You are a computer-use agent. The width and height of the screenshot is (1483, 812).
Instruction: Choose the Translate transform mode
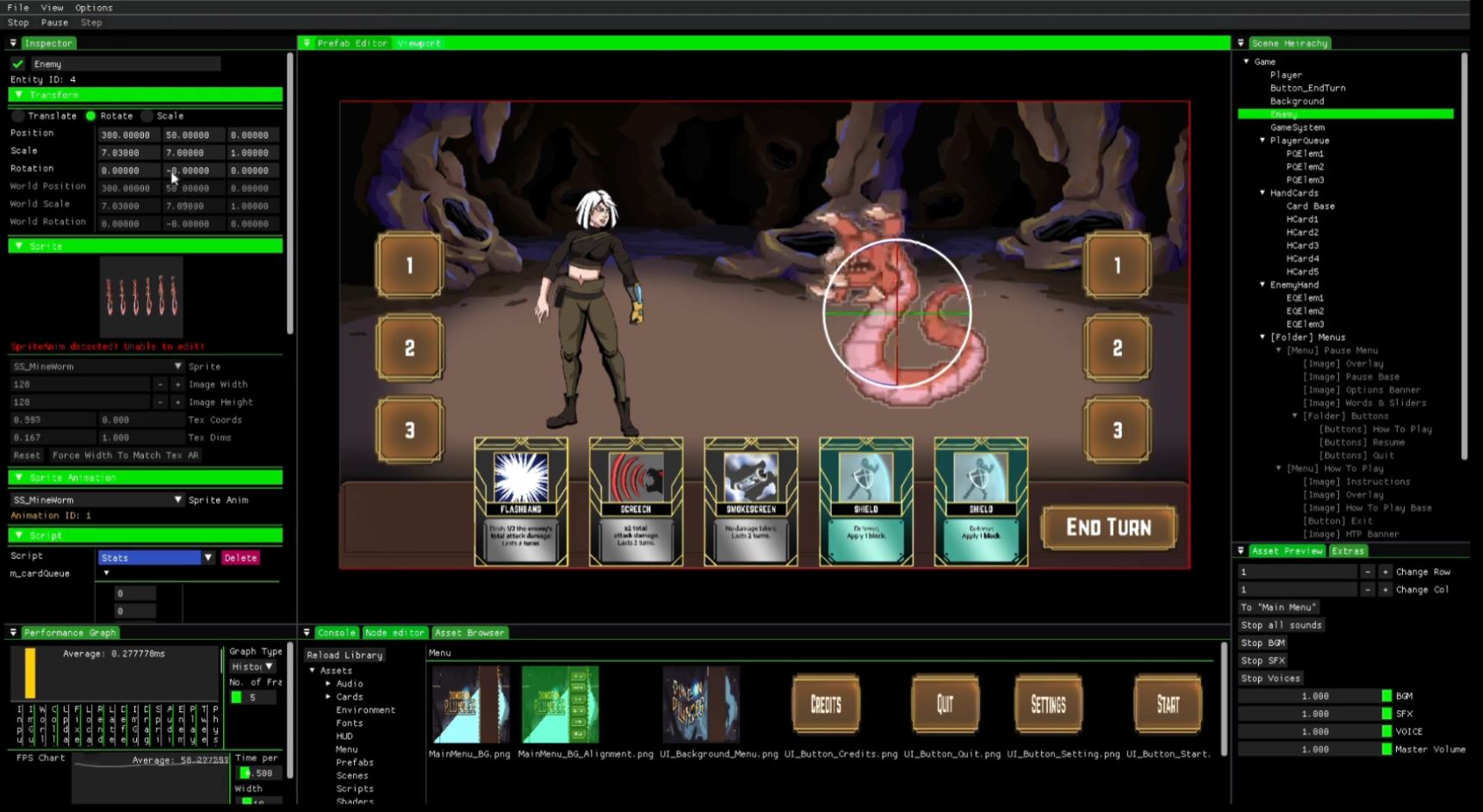click(19, 115)
